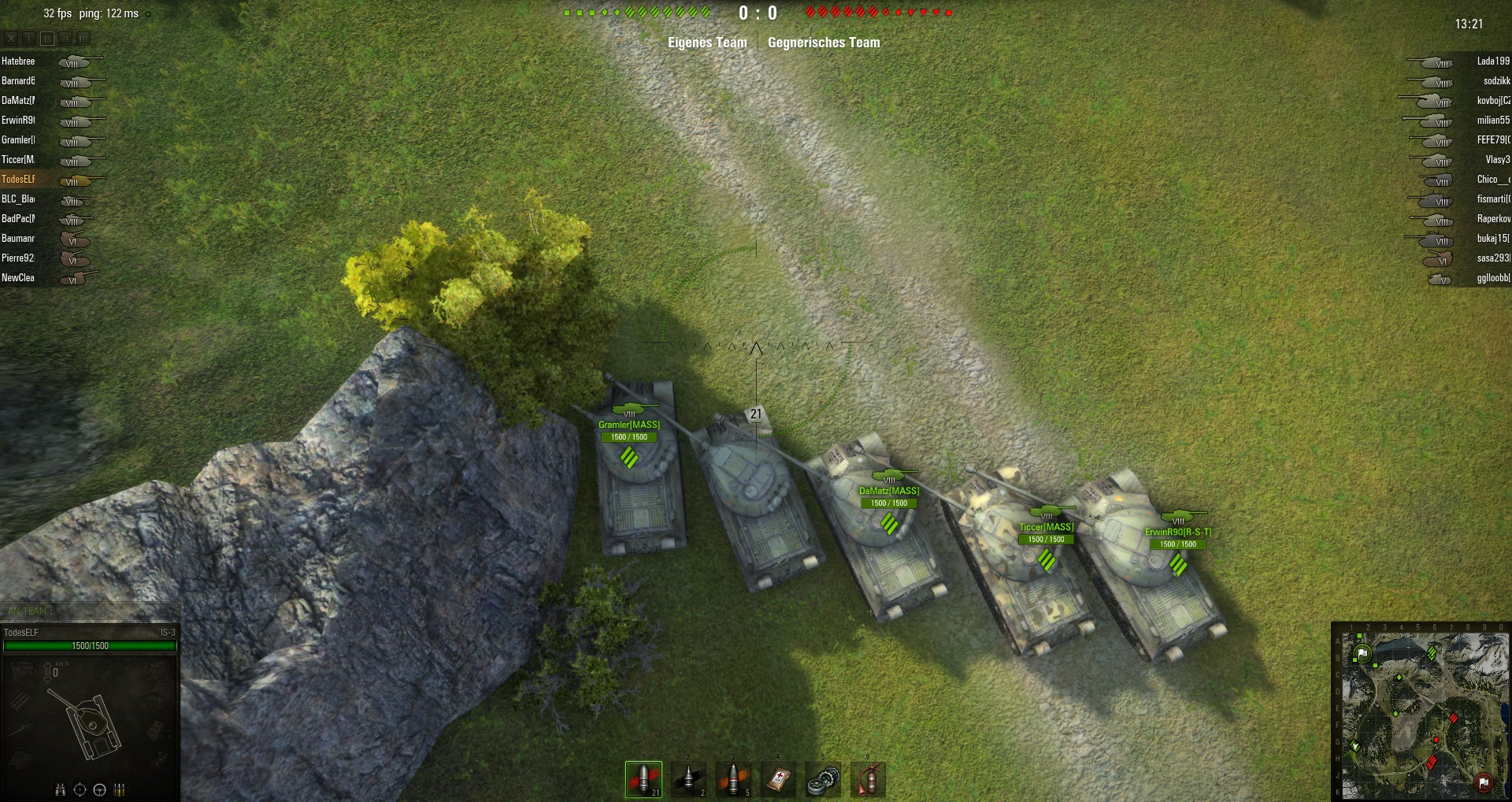Click the crosshair icon in the damage panel
Viewport: 1512px width, 802px height.
tap(80, 790)
